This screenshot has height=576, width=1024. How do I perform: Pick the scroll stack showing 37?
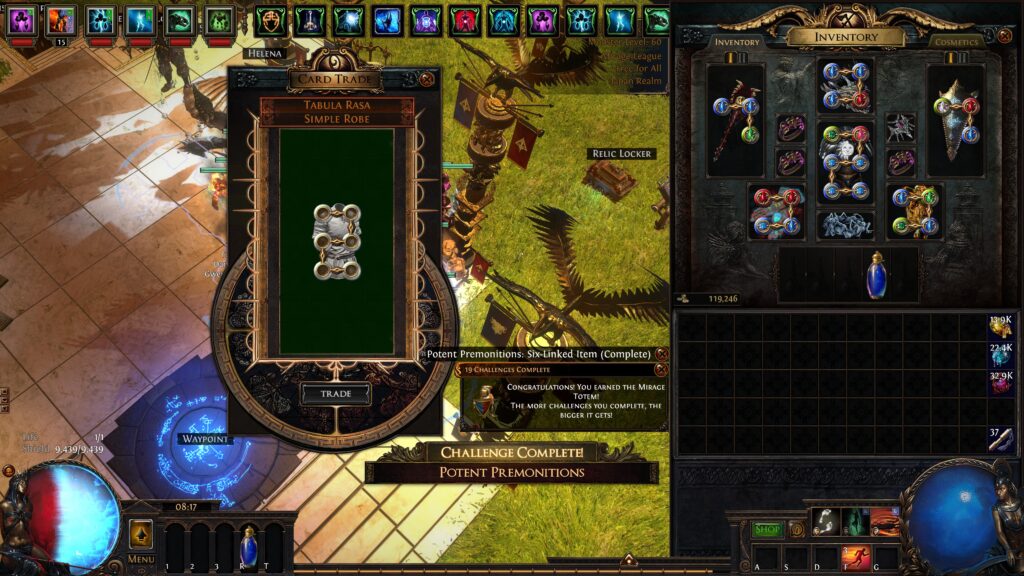point(1001,439)
